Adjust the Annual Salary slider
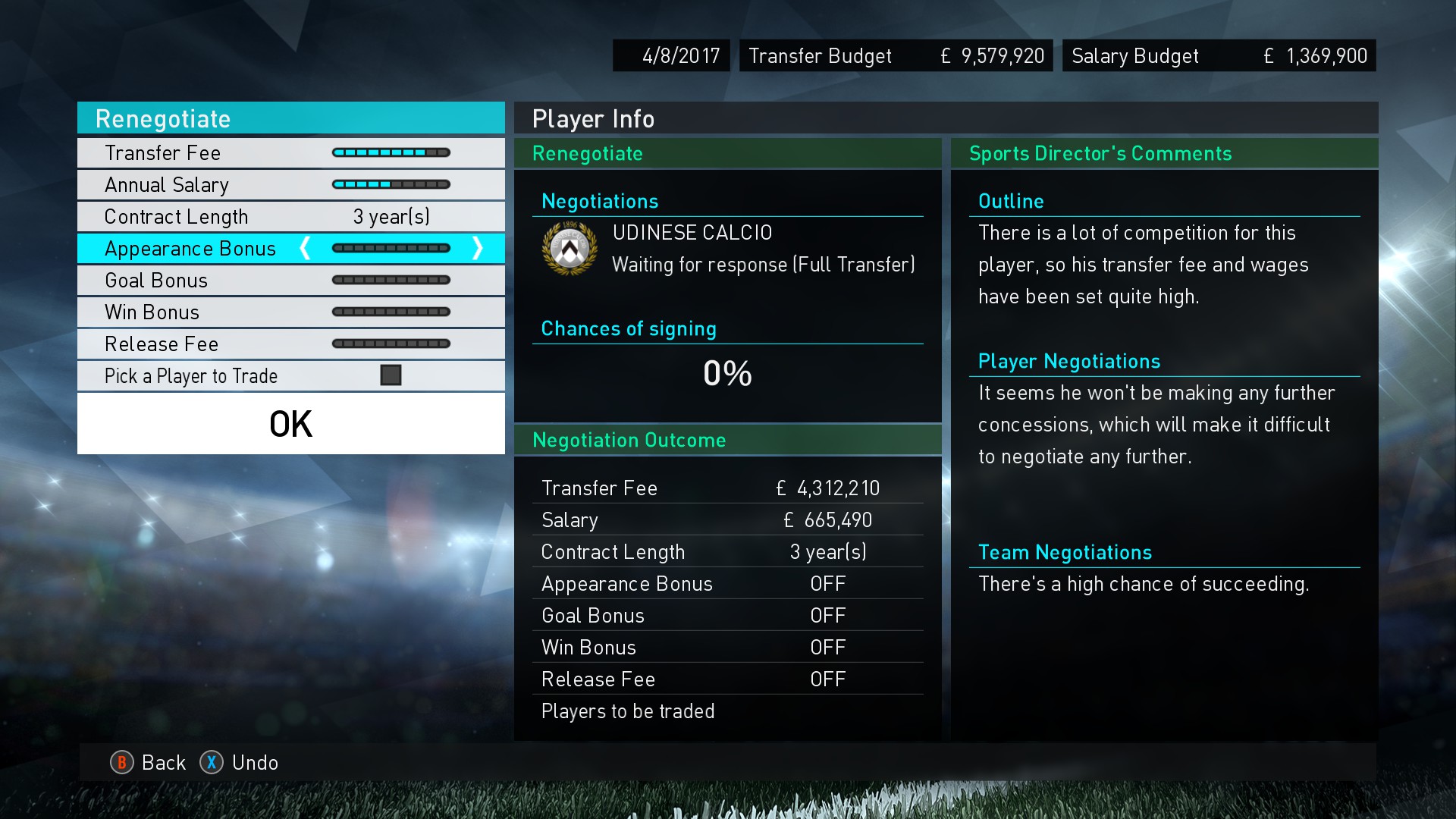 point(391,185)
